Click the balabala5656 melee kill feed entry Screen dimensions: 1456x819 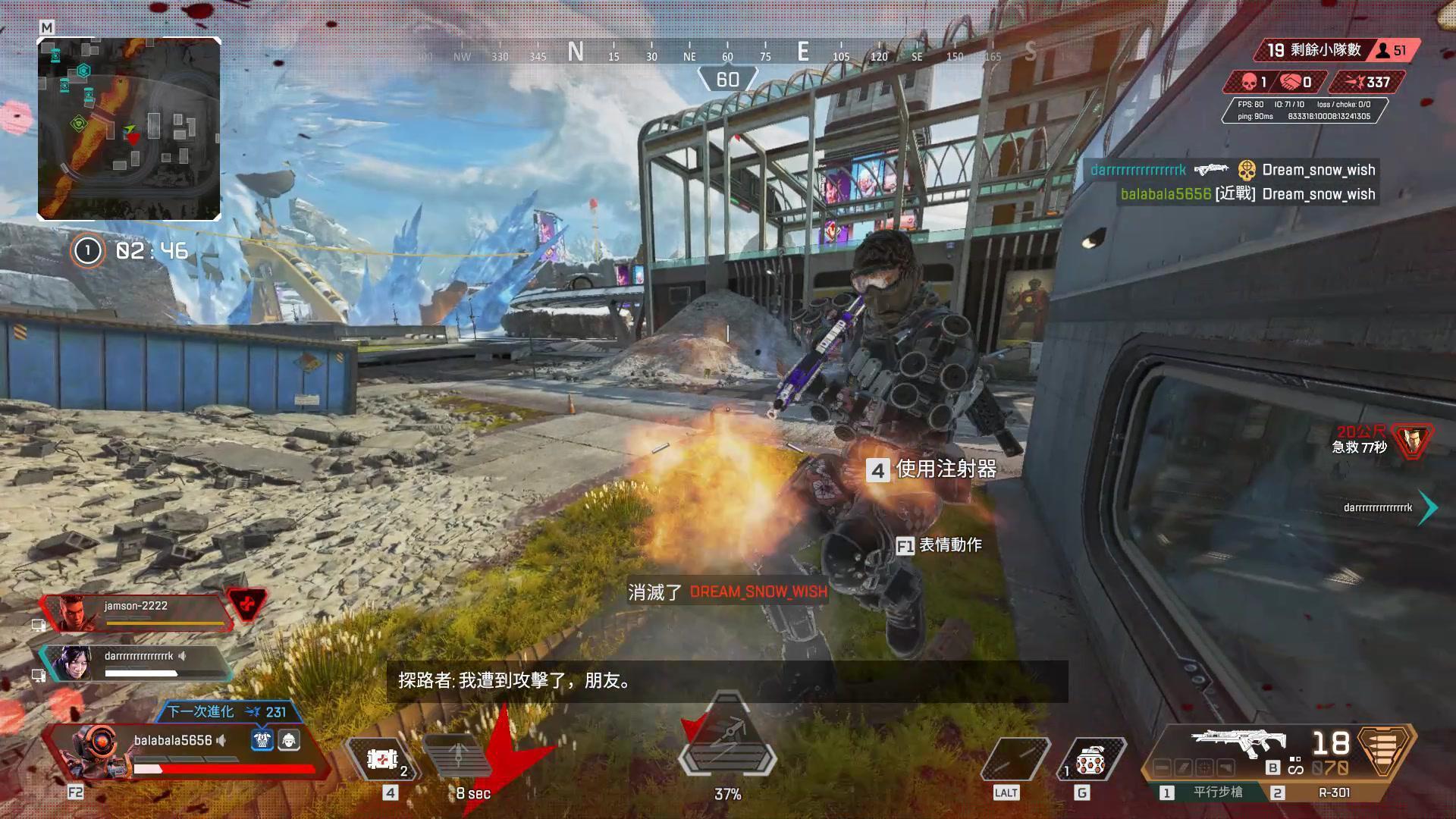pos(1247,194)
